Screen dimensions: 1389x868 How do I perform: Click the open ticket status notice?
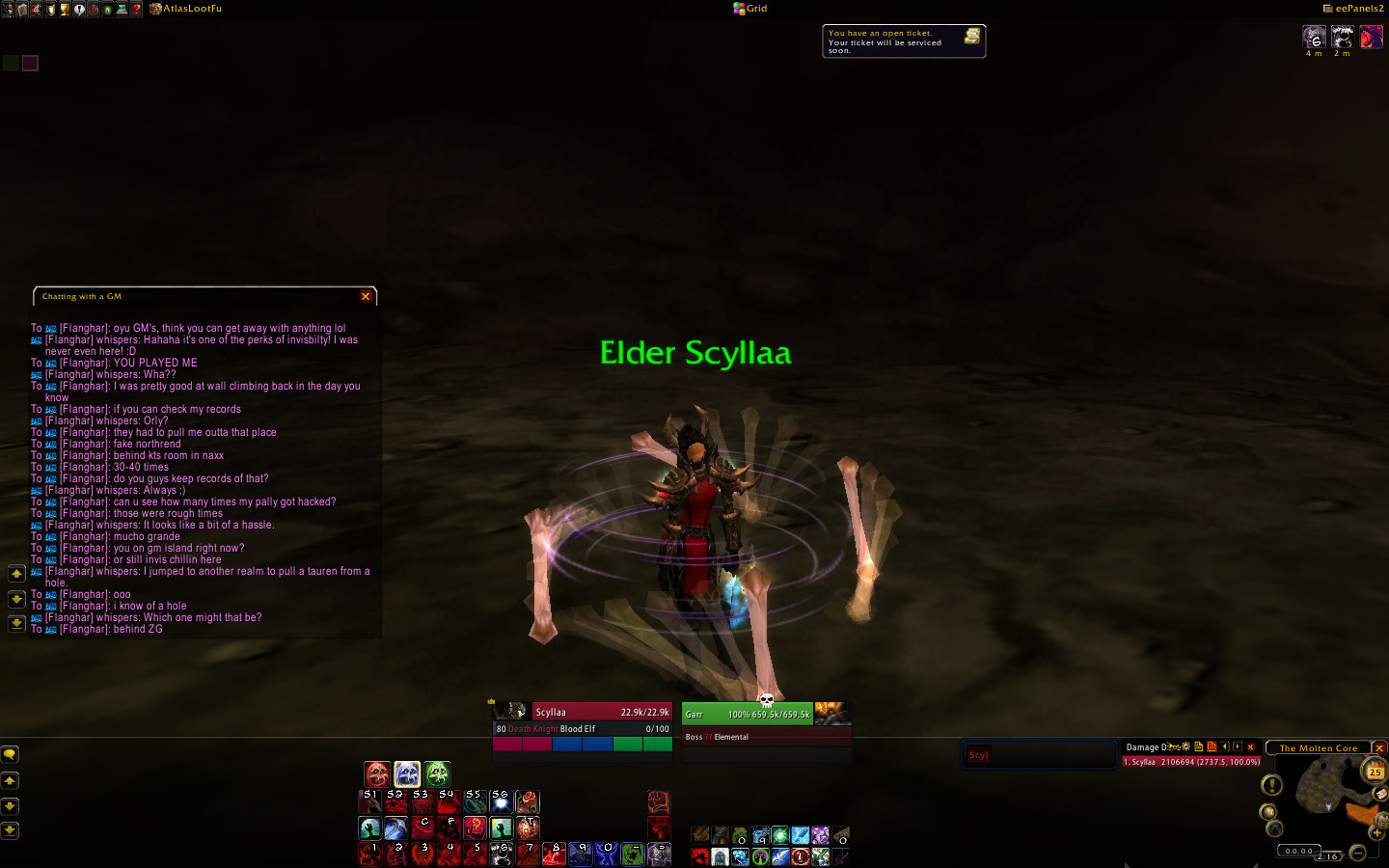pos(904,41)
